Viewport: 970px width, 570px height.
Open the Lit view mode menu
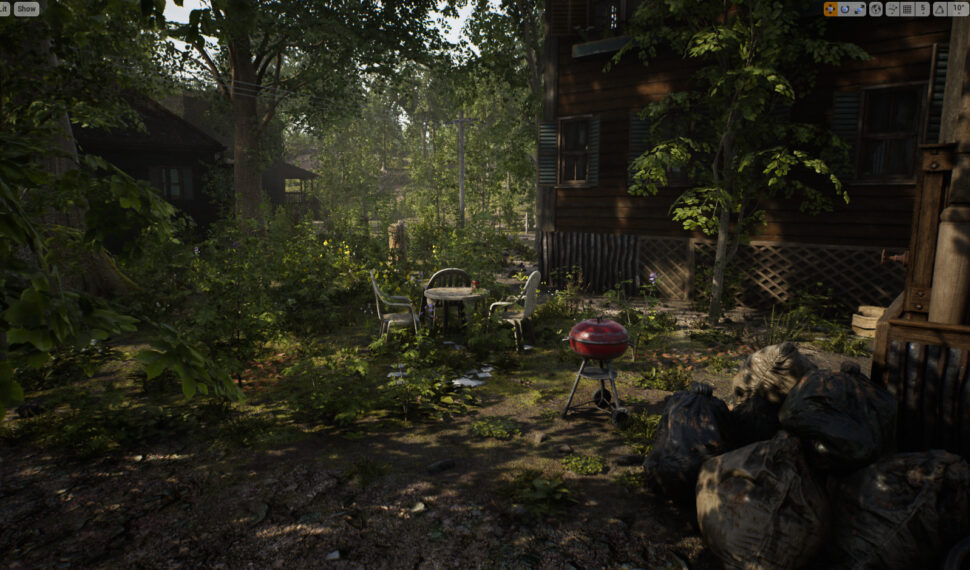[x=4, y=8]
